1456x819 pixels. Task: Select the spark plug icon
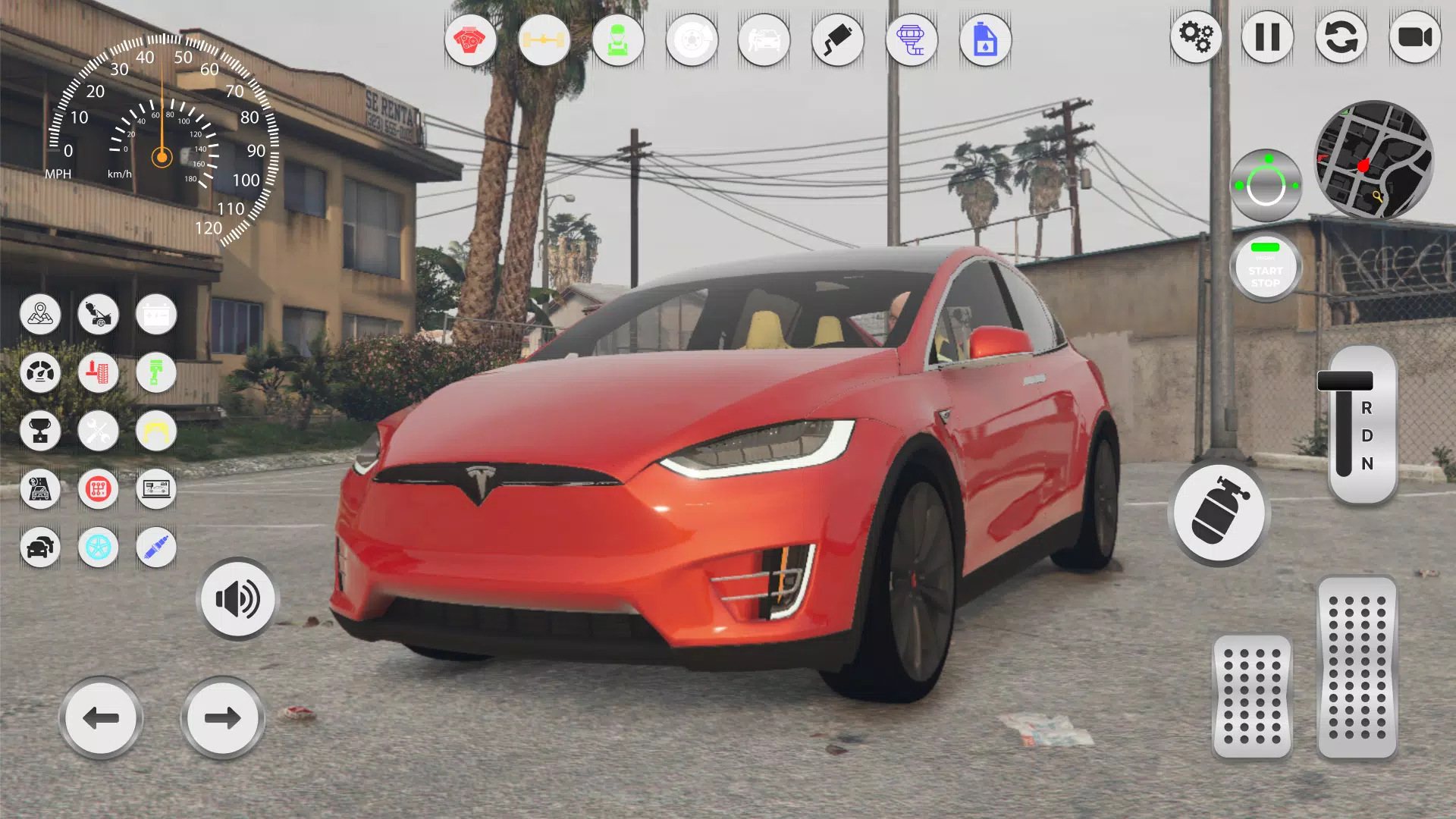coord(155,548)
